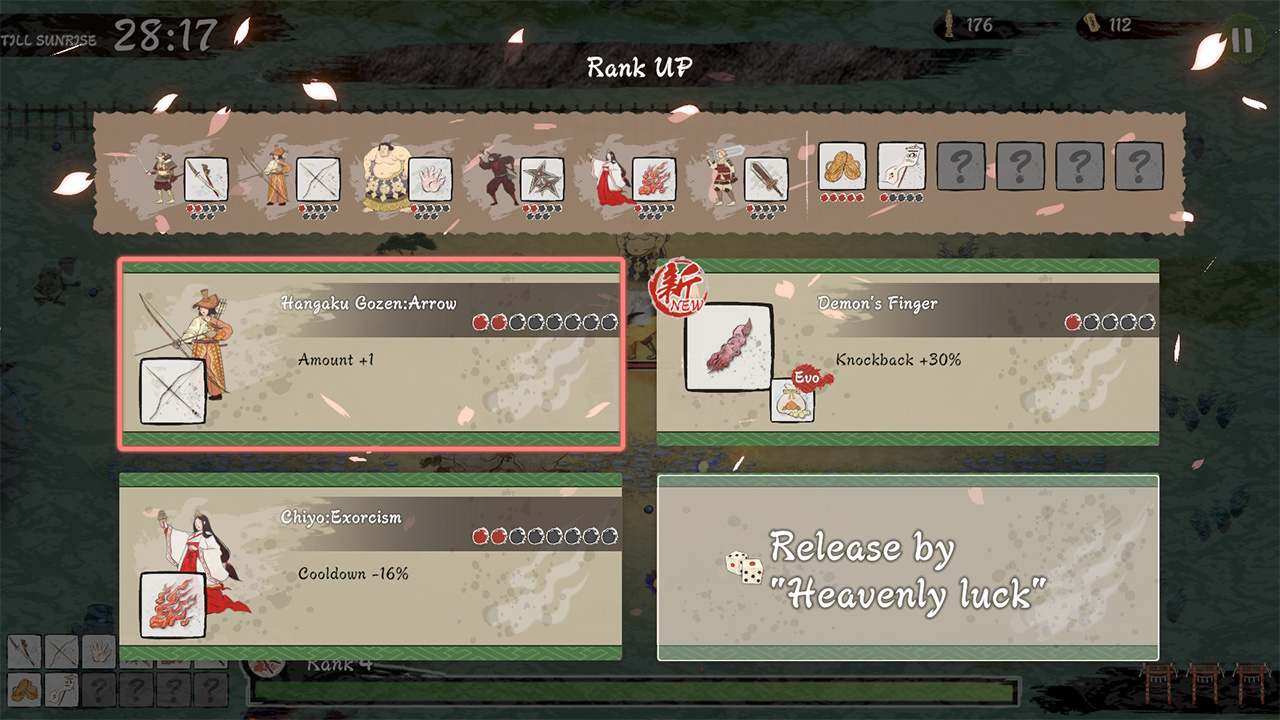Click the first question mark mystery slot
The width and height of the screenshot is (1280, 720).
[x=960, y=166]
